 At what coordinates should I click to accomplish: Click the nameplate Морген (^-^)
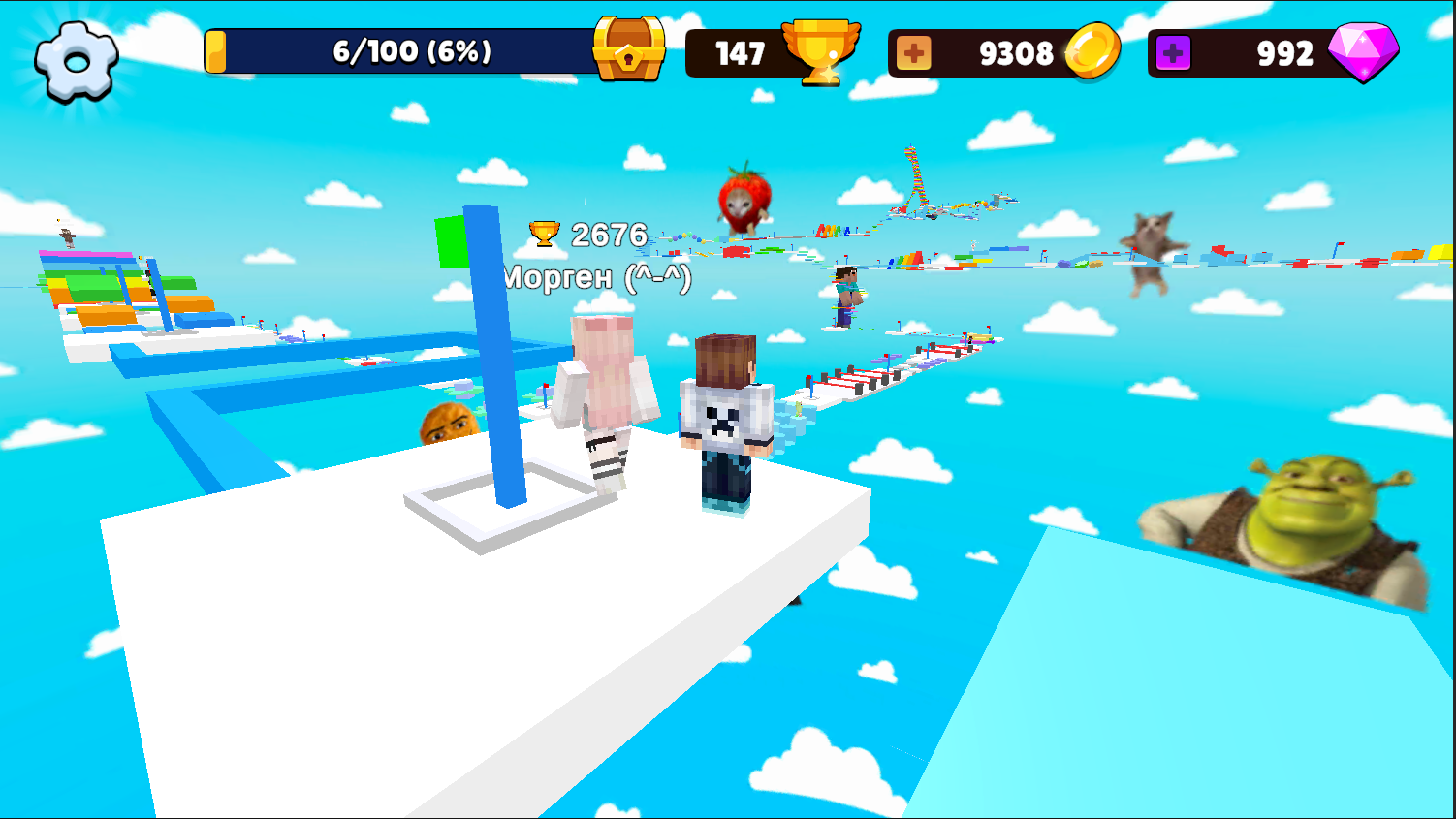[x=594, y=277]
